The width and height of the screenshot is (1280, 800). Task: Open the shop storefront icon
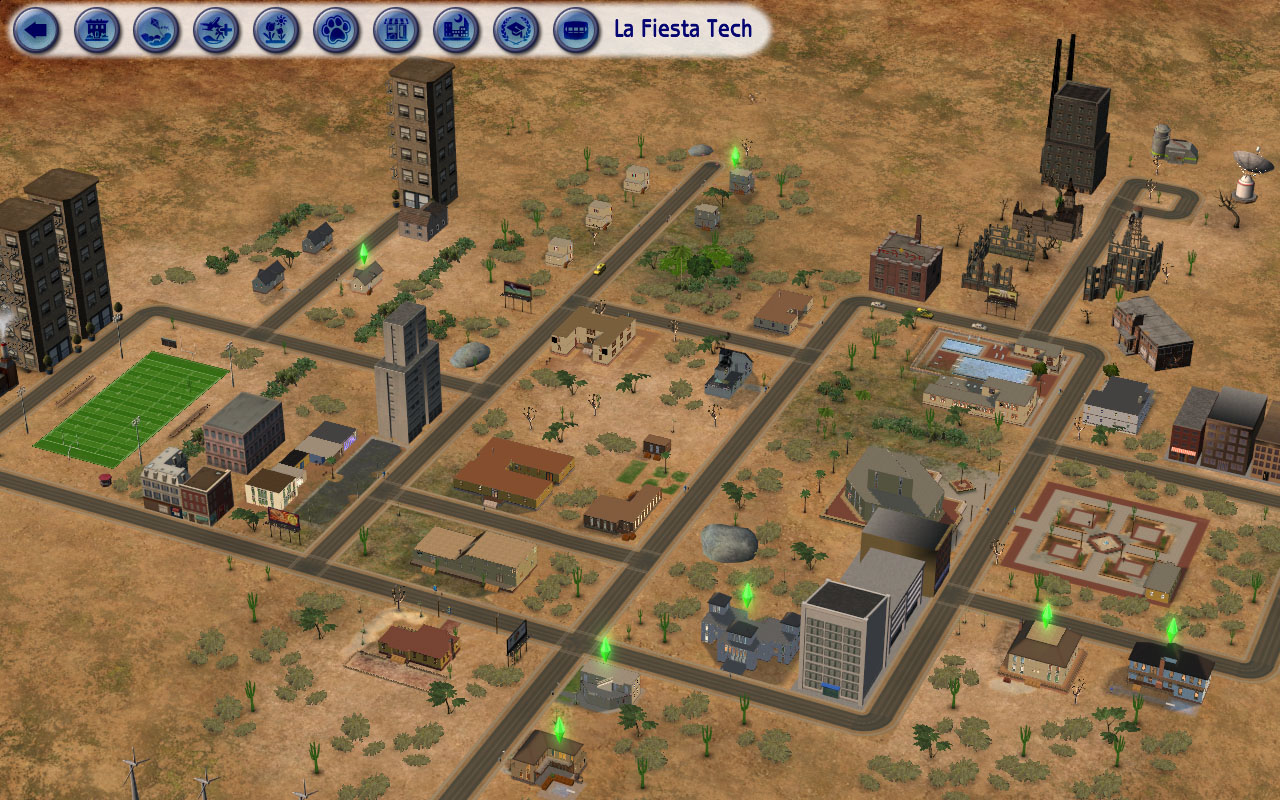[x=397, y=30]
